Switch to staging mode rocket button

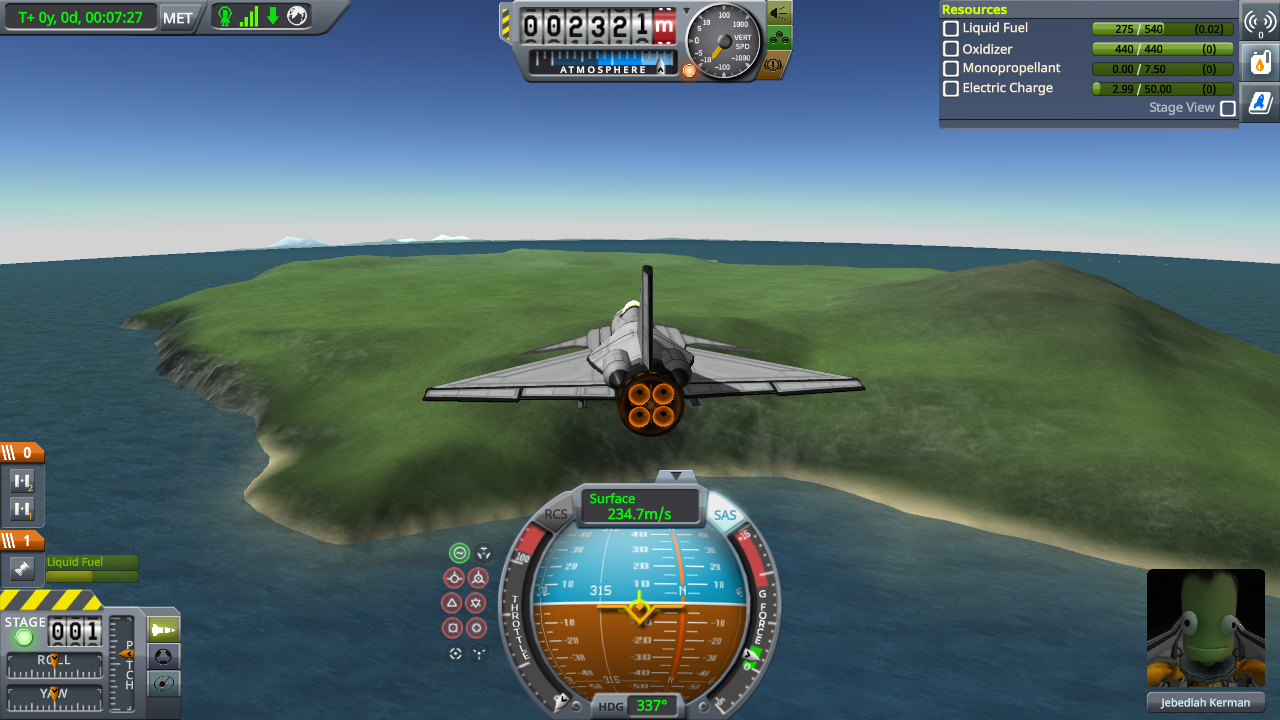tap(163, 629)
